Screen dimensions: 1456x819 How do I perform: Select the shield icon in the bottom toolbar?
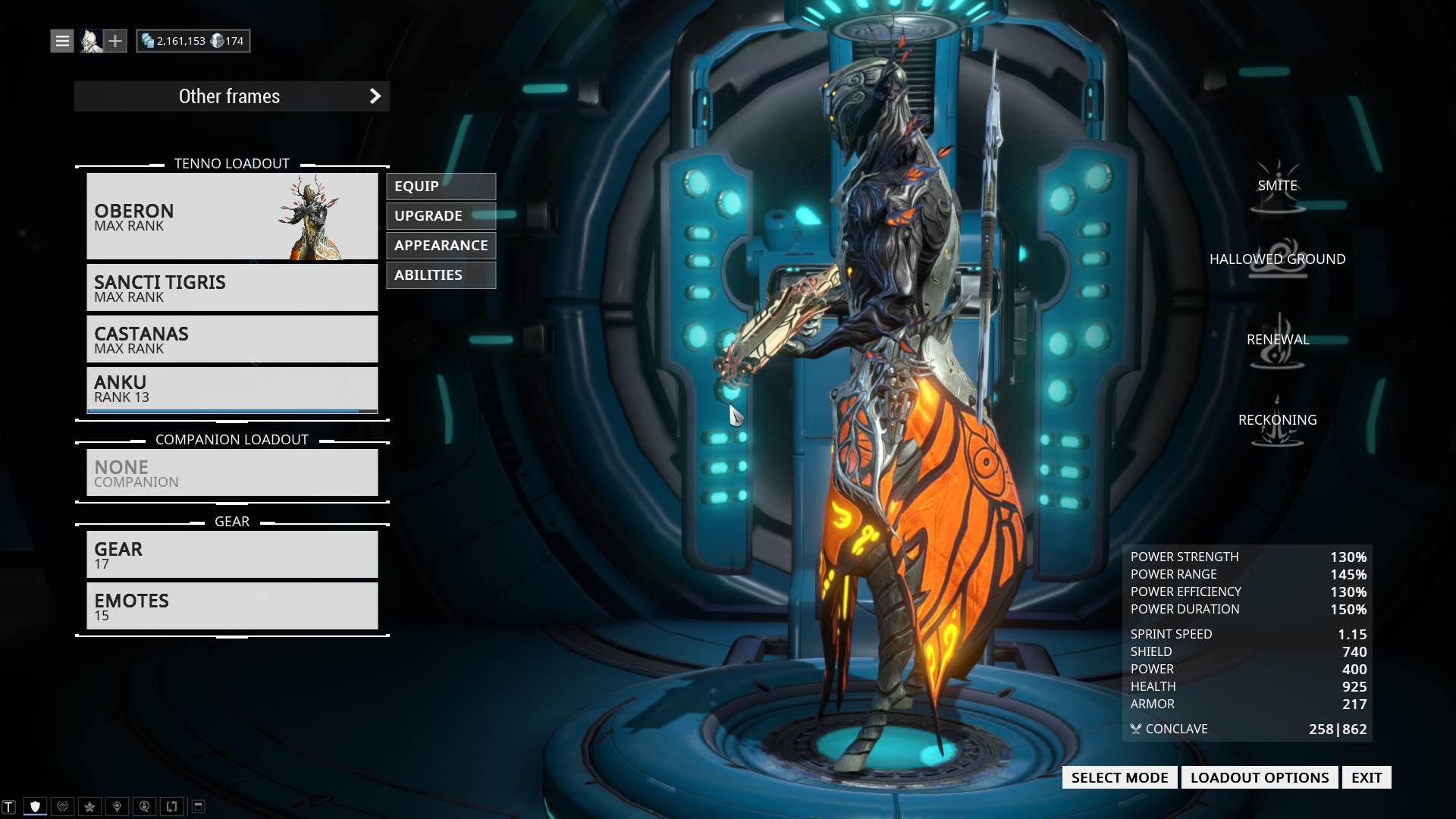coord(35,806)
